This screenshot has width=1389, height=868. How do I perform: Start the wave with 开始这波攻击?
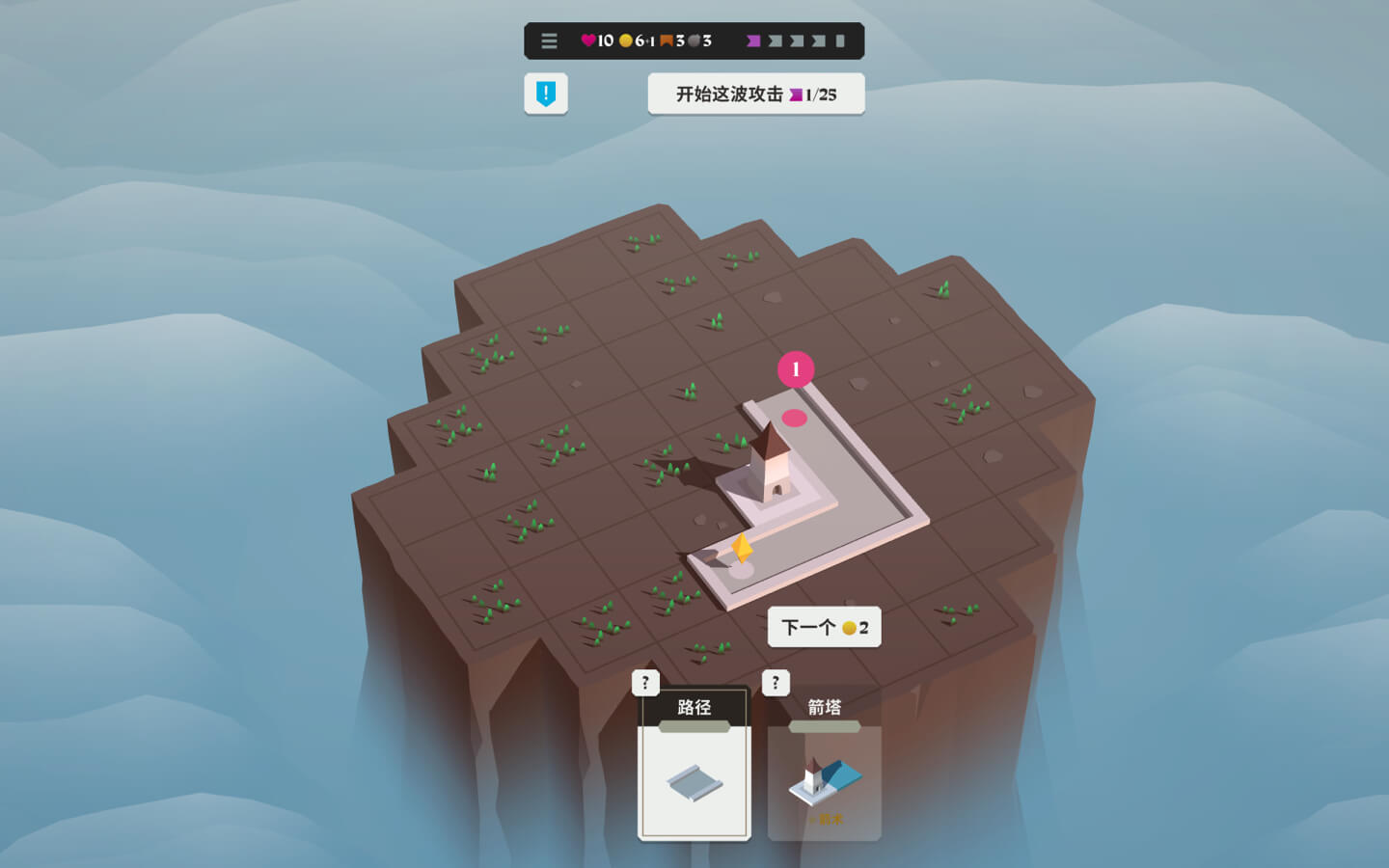pos(755,95)
